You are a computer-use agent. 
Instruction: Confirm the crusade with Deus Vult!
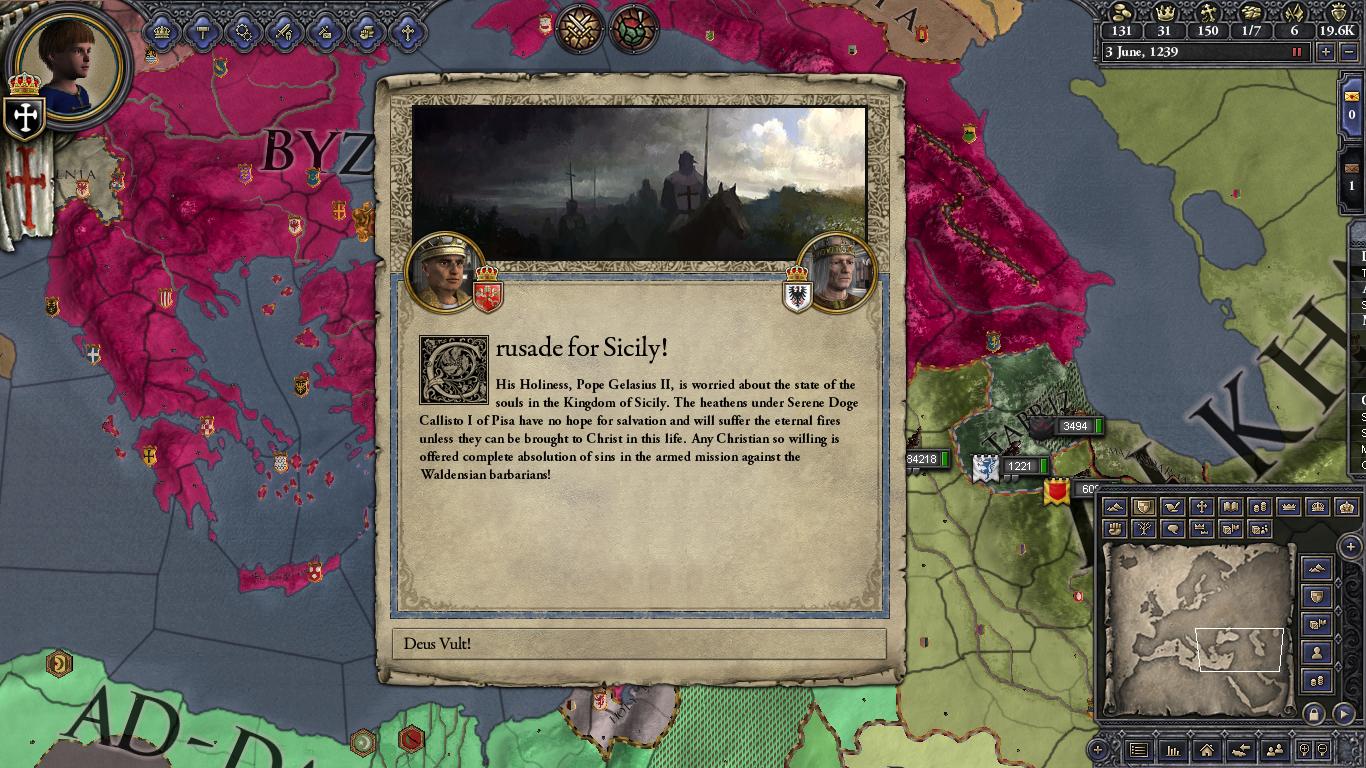(639, 644)
